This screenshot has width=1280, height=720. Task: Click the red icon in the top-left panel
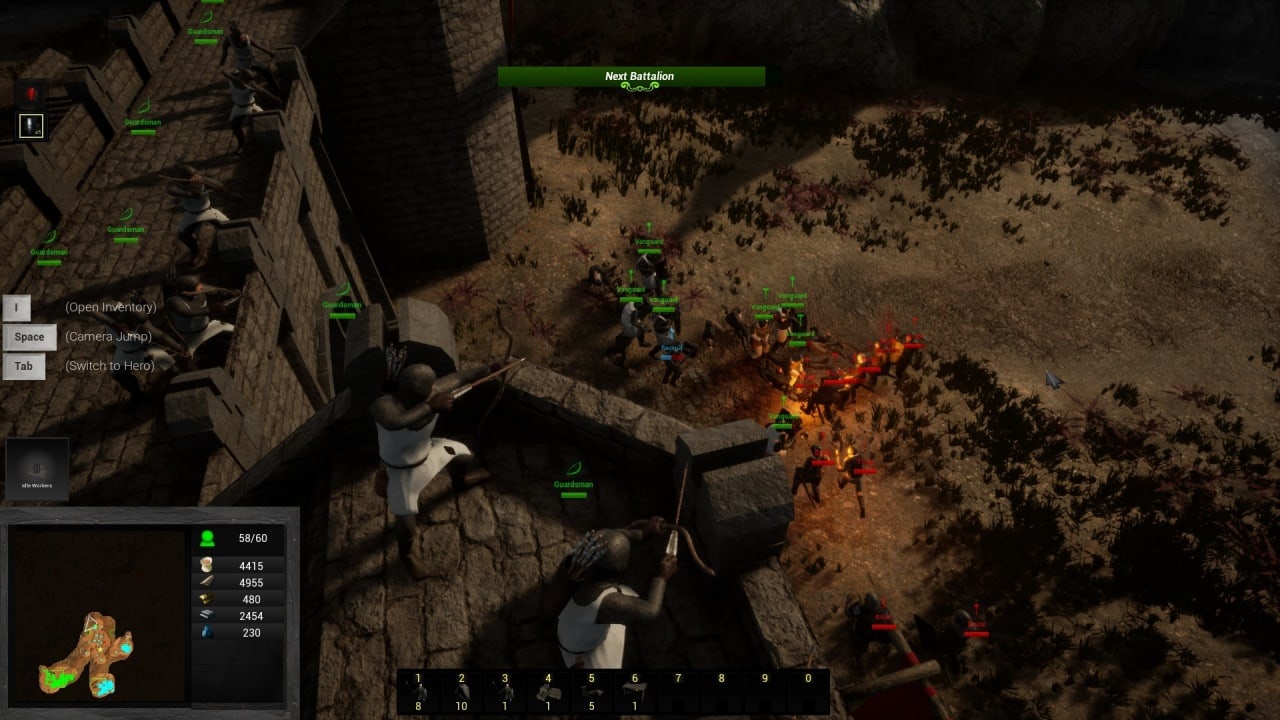pyautogui.click(x=32, y=95)
